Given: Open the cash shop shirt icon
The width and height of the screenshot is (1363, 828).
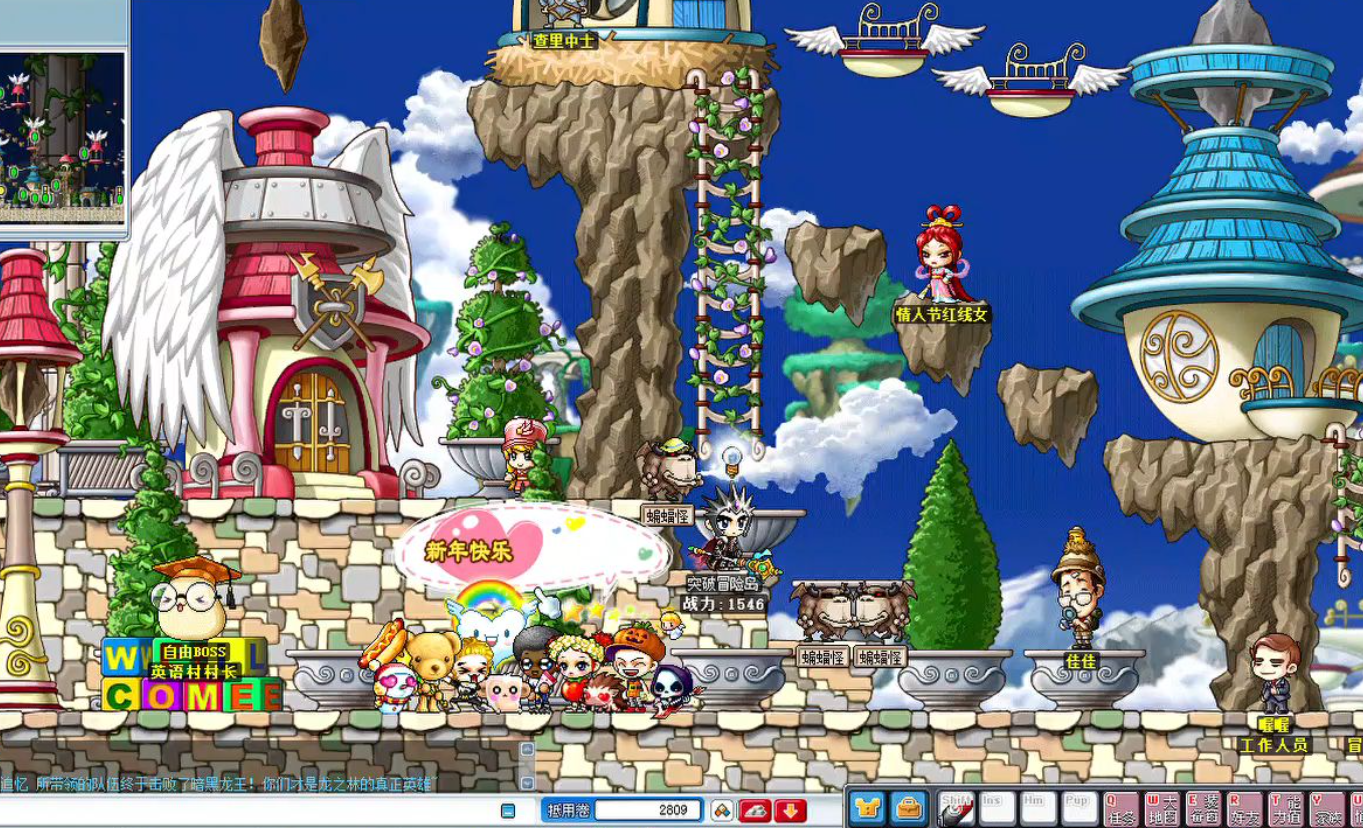Looking at the screenshot, I should point(867,808).
